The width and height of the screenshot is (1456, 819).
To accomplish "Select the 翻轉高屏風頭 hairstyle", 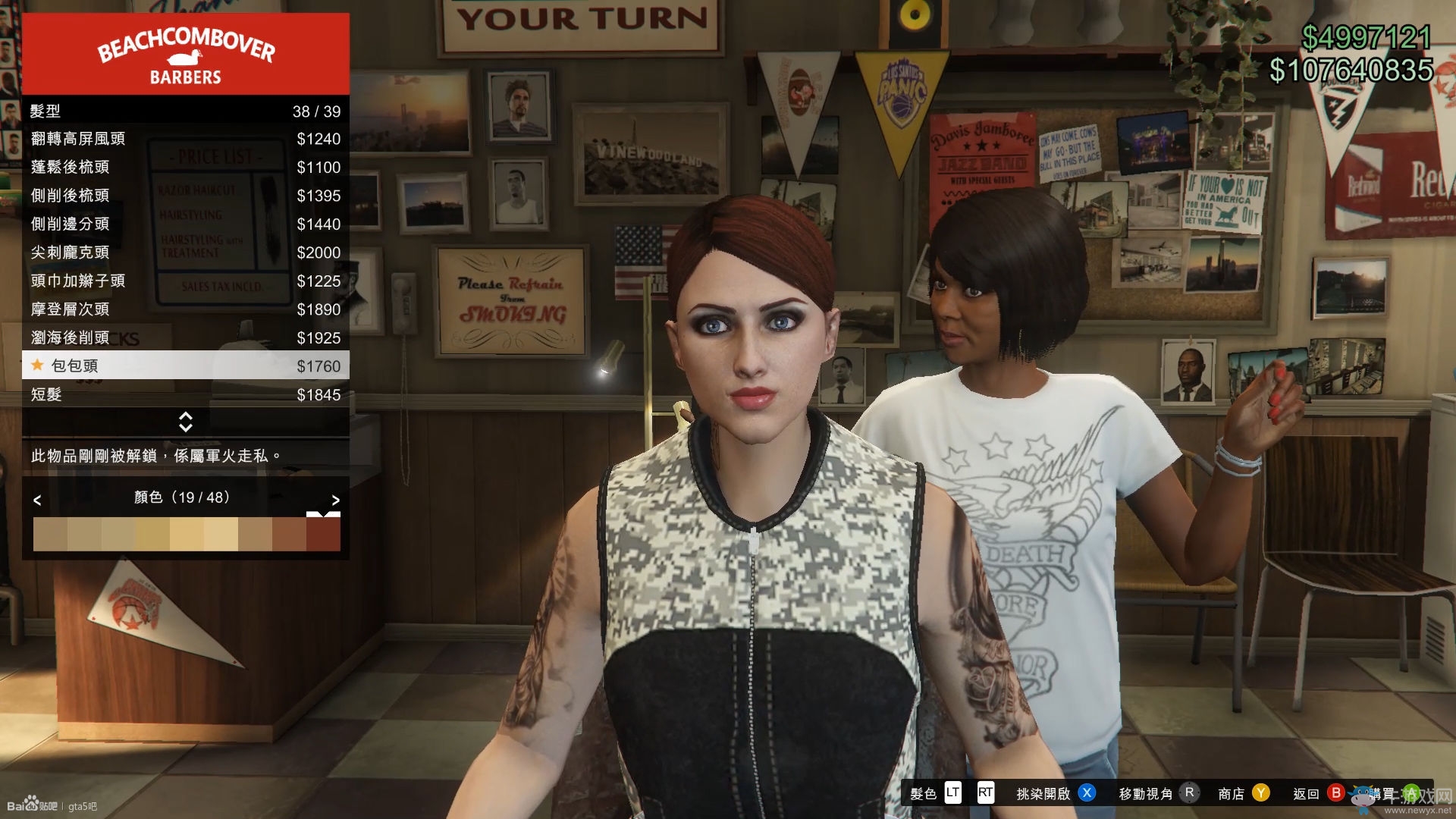I will (186, 139).
